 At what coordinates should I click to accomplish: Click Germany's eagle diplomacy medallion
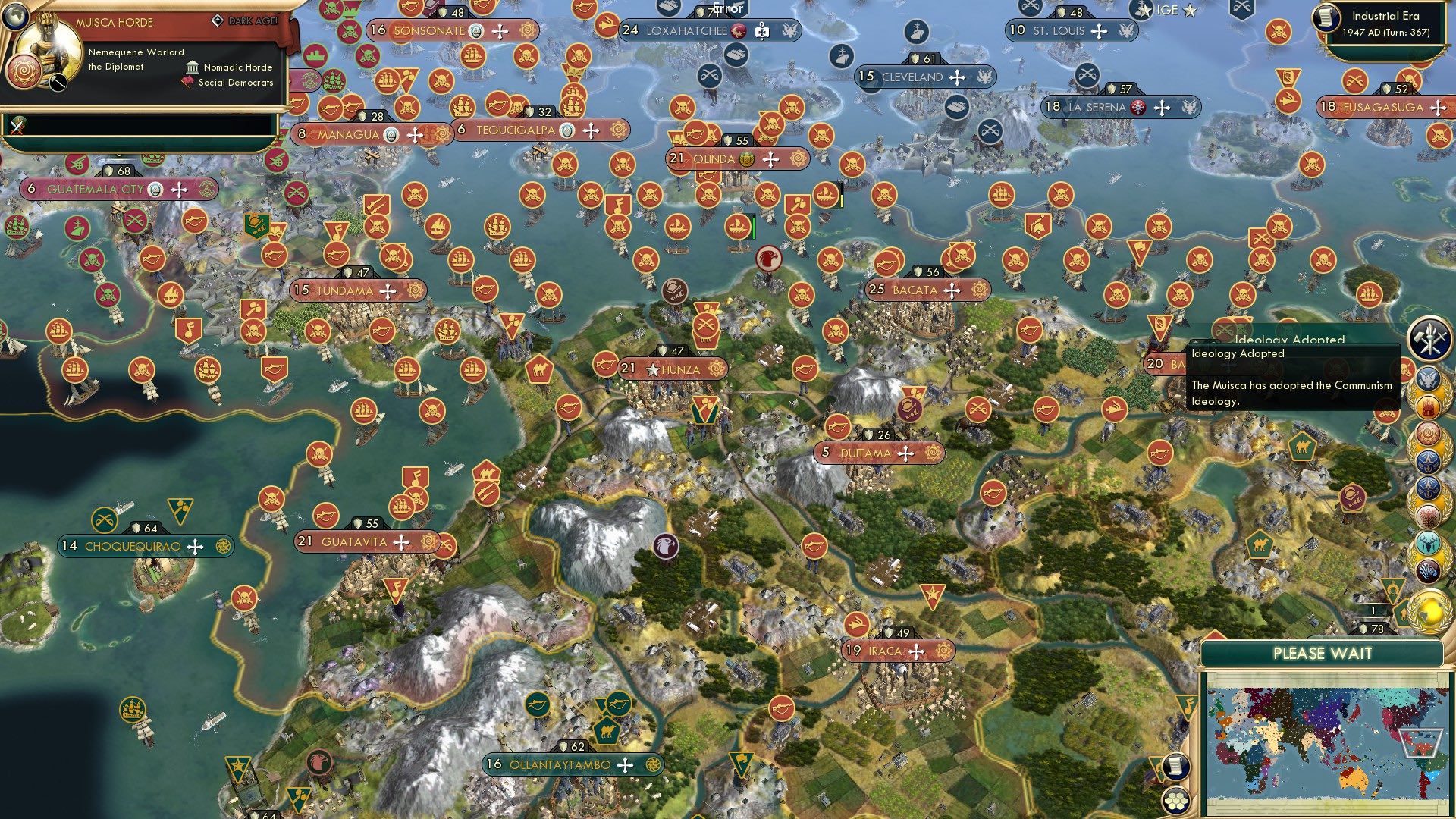1429,515
